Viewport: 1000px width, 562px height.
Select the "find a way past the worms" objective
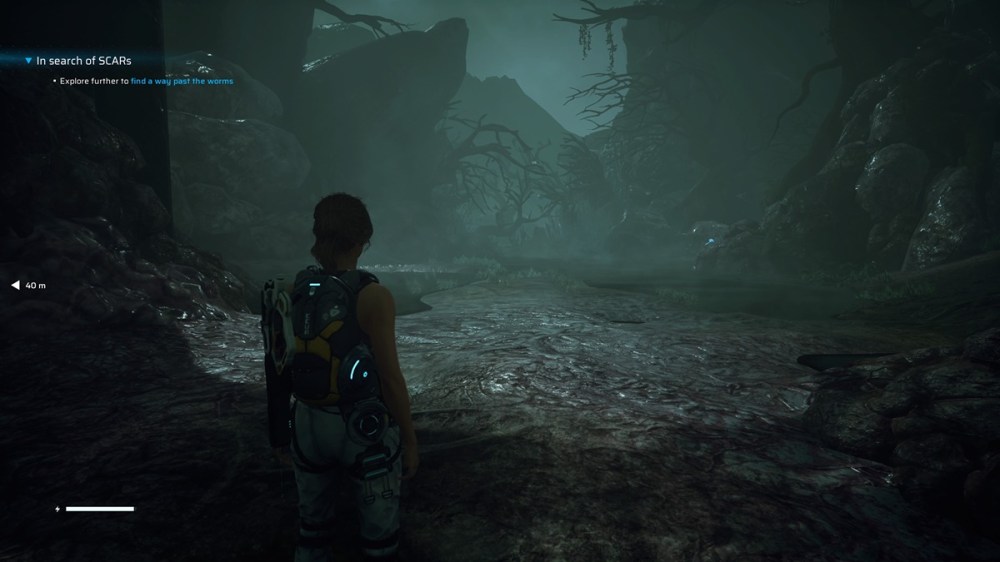pos(181,81)
